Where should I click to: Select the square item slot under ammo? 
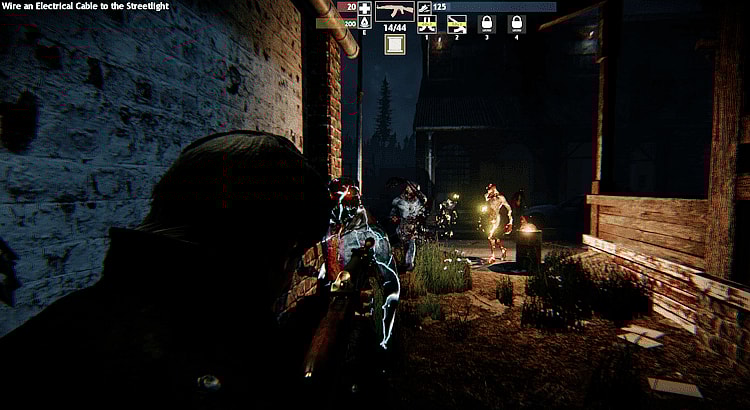[x=395, y=44]
